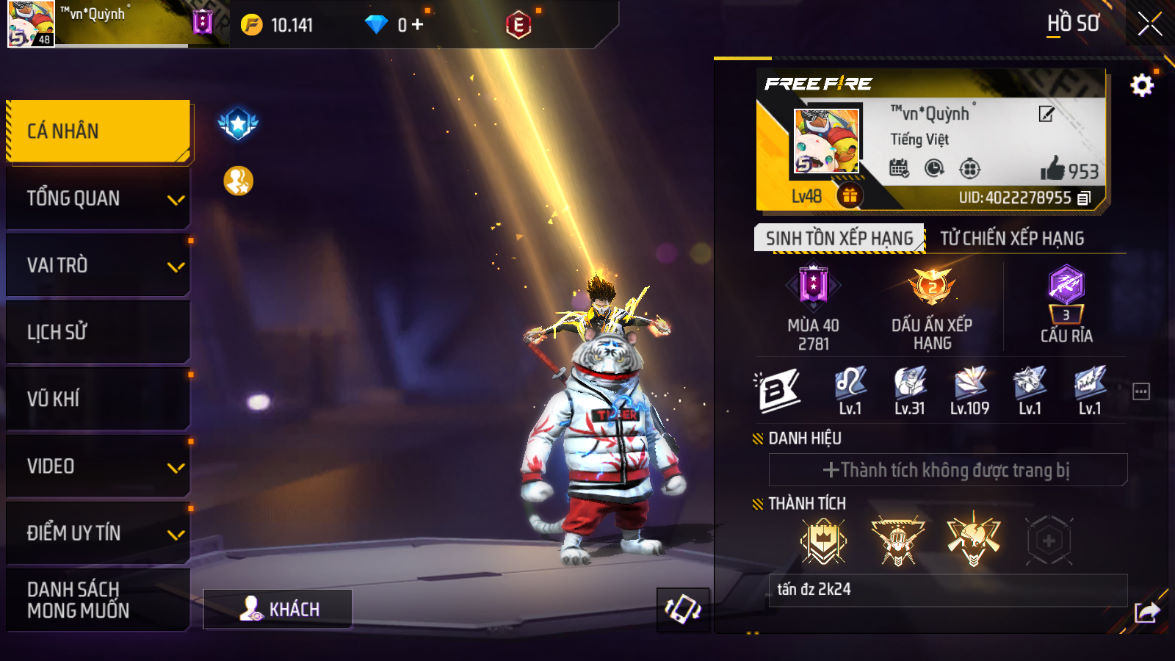Viewport: 1175px width, 661px height.
Task: Switch to TỬ CHIẾN XẾP HẠNG tab
Action: [x=1012, y=238]
